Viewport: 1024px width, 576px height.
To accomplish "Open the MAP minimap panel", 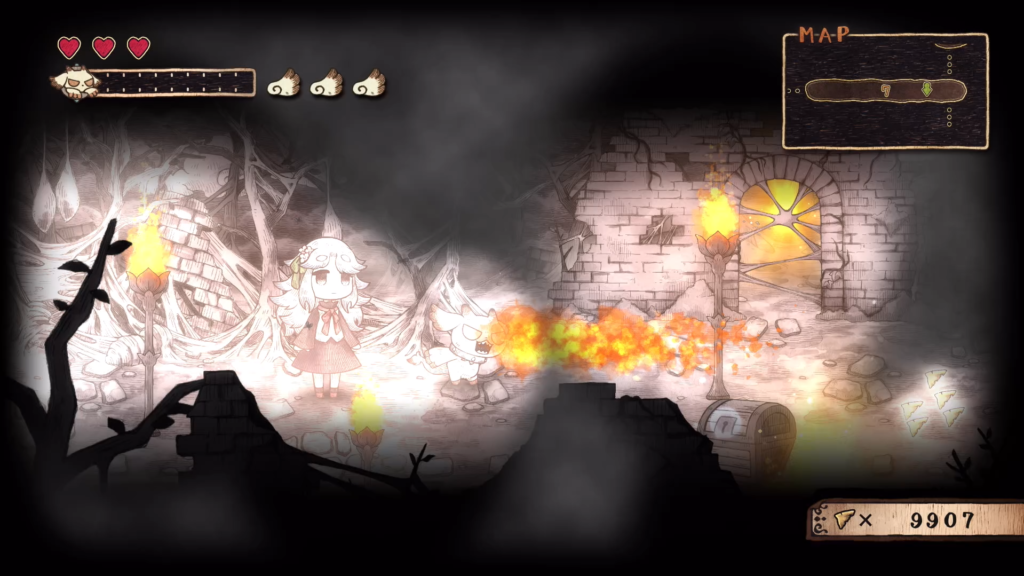I will (885, 91).
